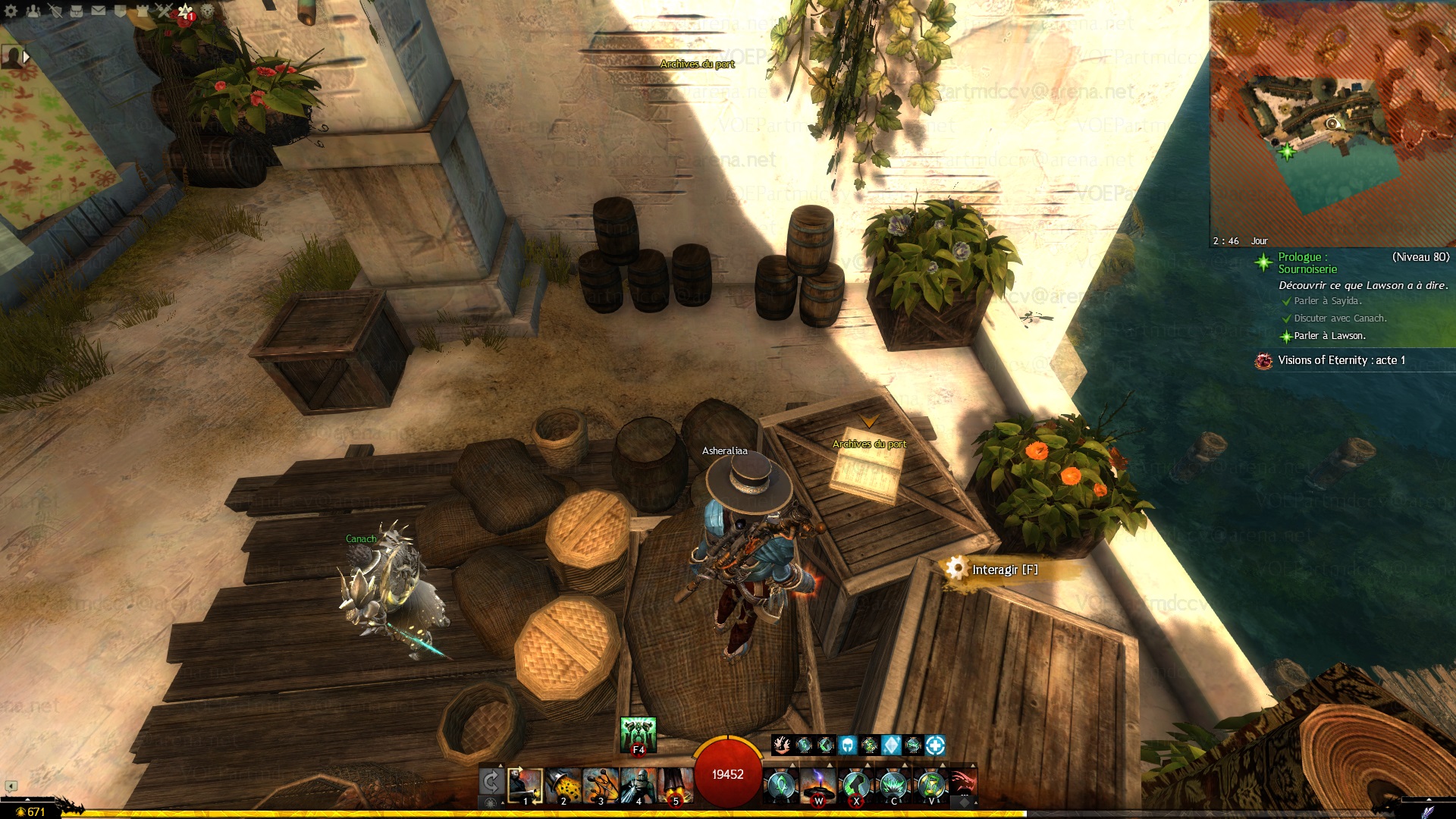Activate weapon skill 5 rocket jump

pos(675,786)
